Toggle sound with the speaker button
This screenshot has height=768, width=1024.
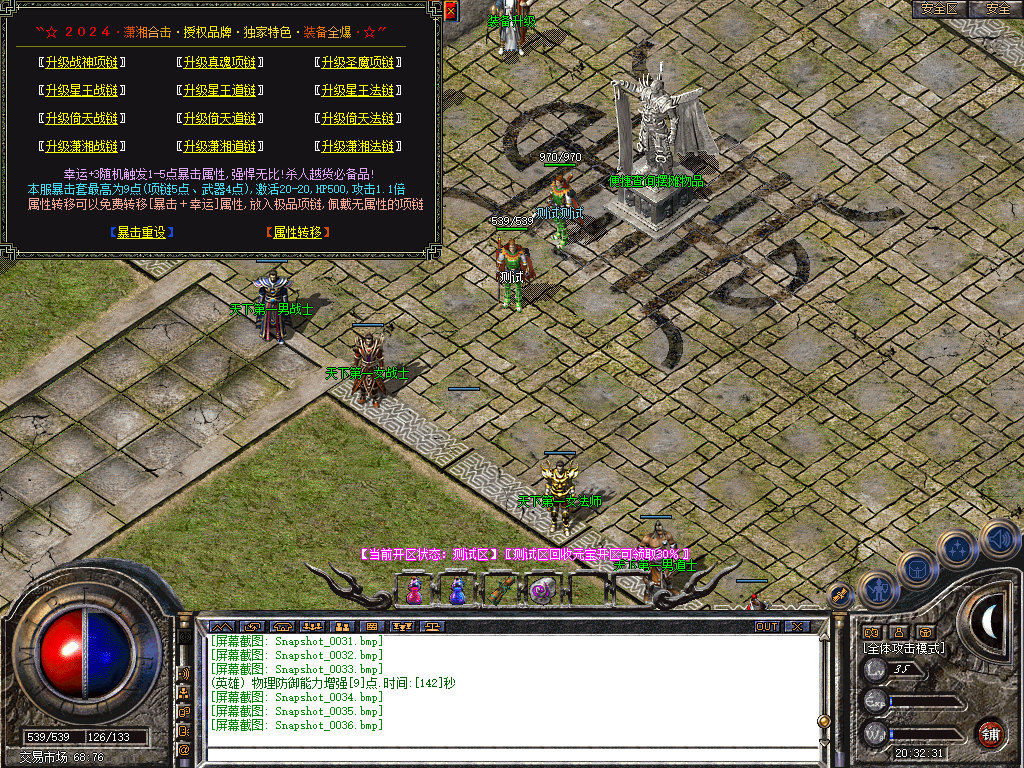pyautogui.click(x=998, y=539)
